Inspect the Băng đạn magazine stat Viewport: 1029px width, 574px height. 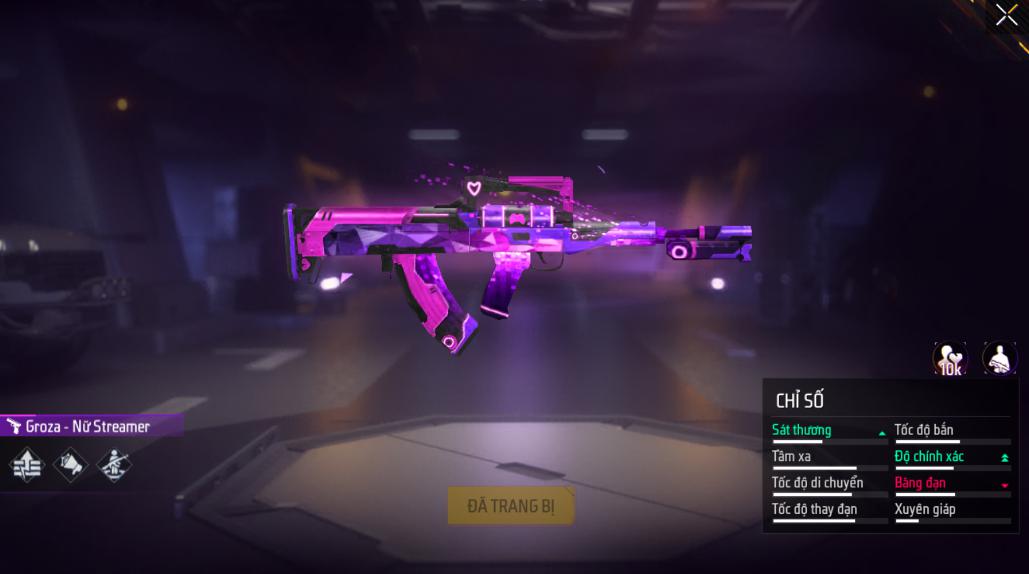point(920,483)
